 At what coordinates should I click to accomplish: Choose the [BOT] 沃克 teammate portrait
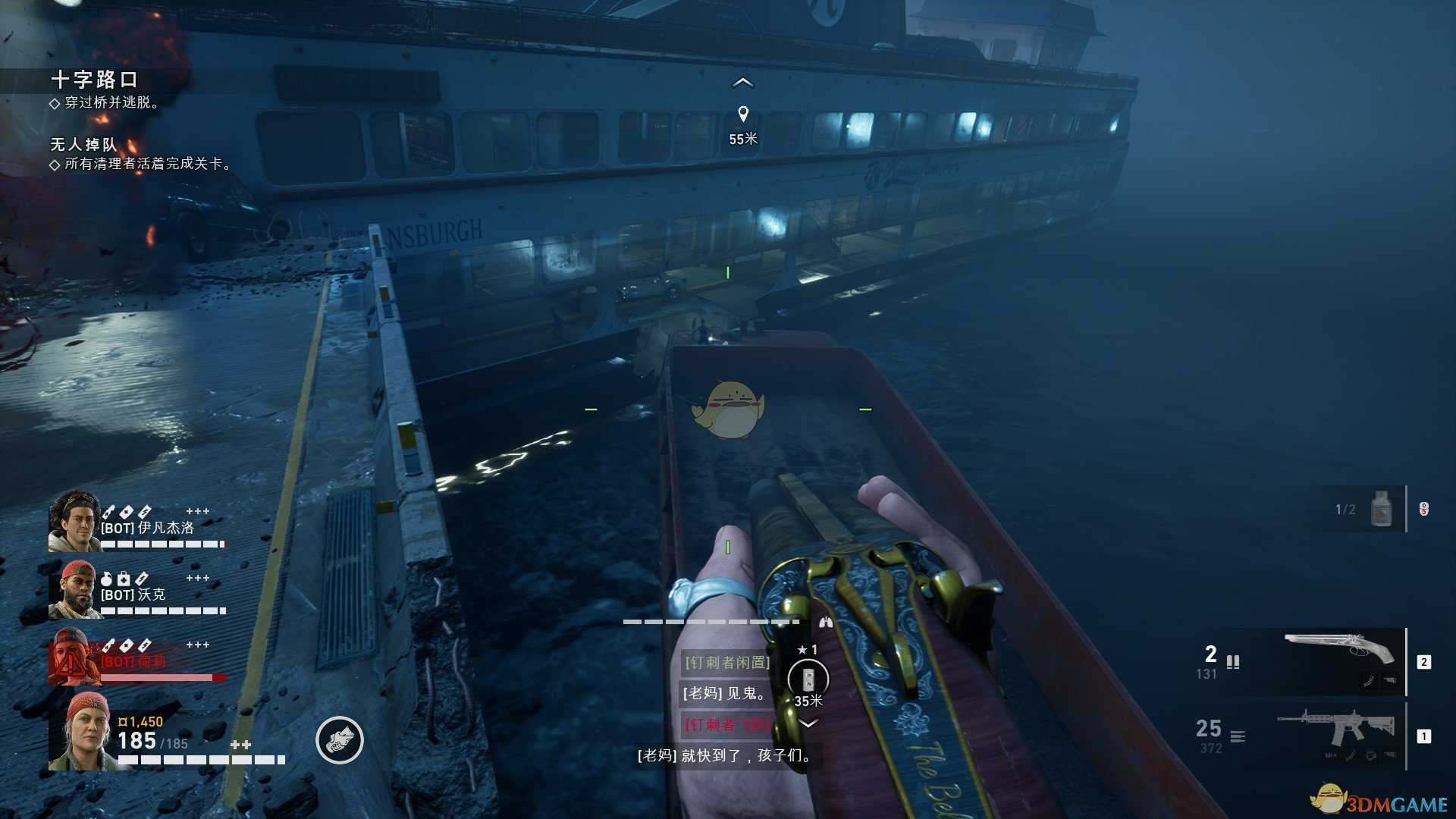pos(74,589)
